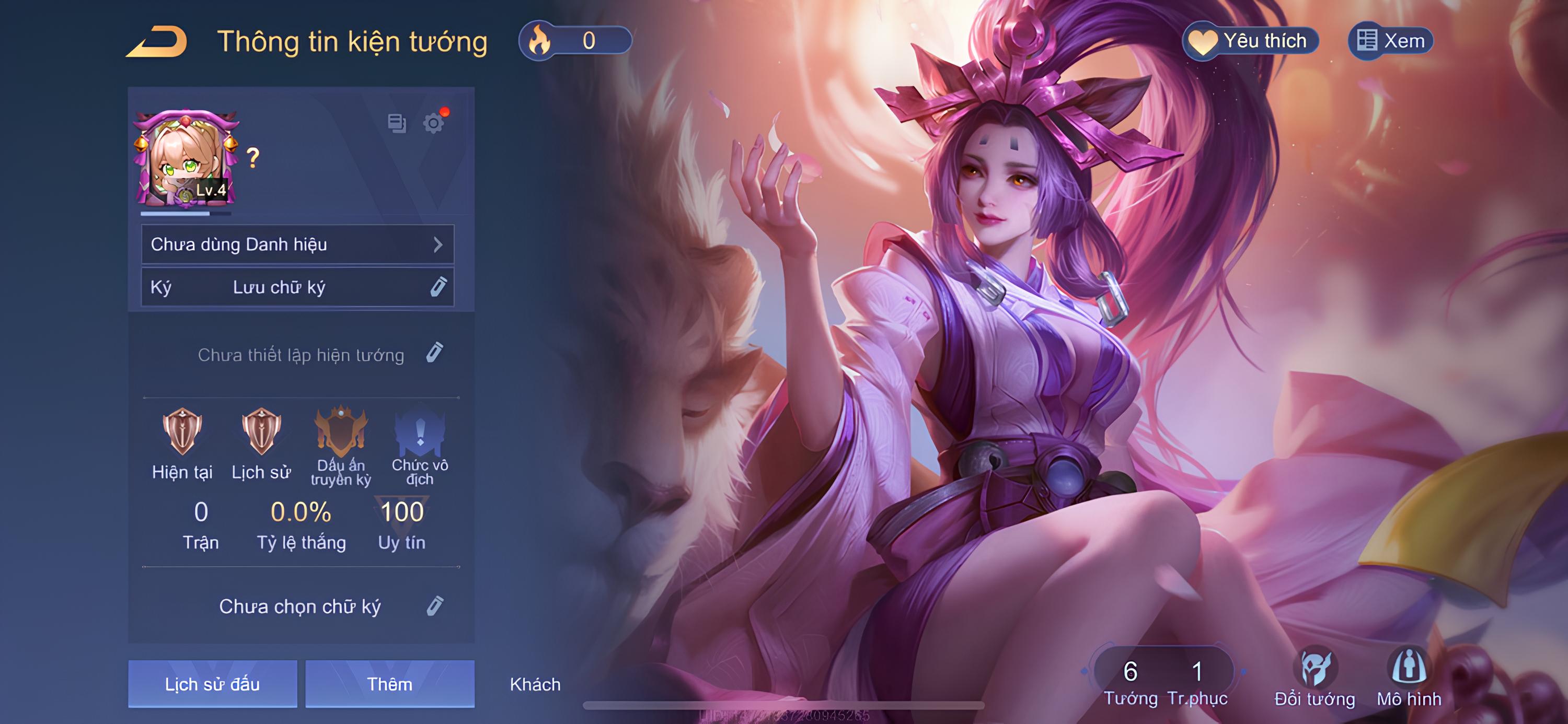The image size is (1568, 724).
Task: Edit Chưa thiết lập hiện tướng setting
Action: tap(434, 353)
